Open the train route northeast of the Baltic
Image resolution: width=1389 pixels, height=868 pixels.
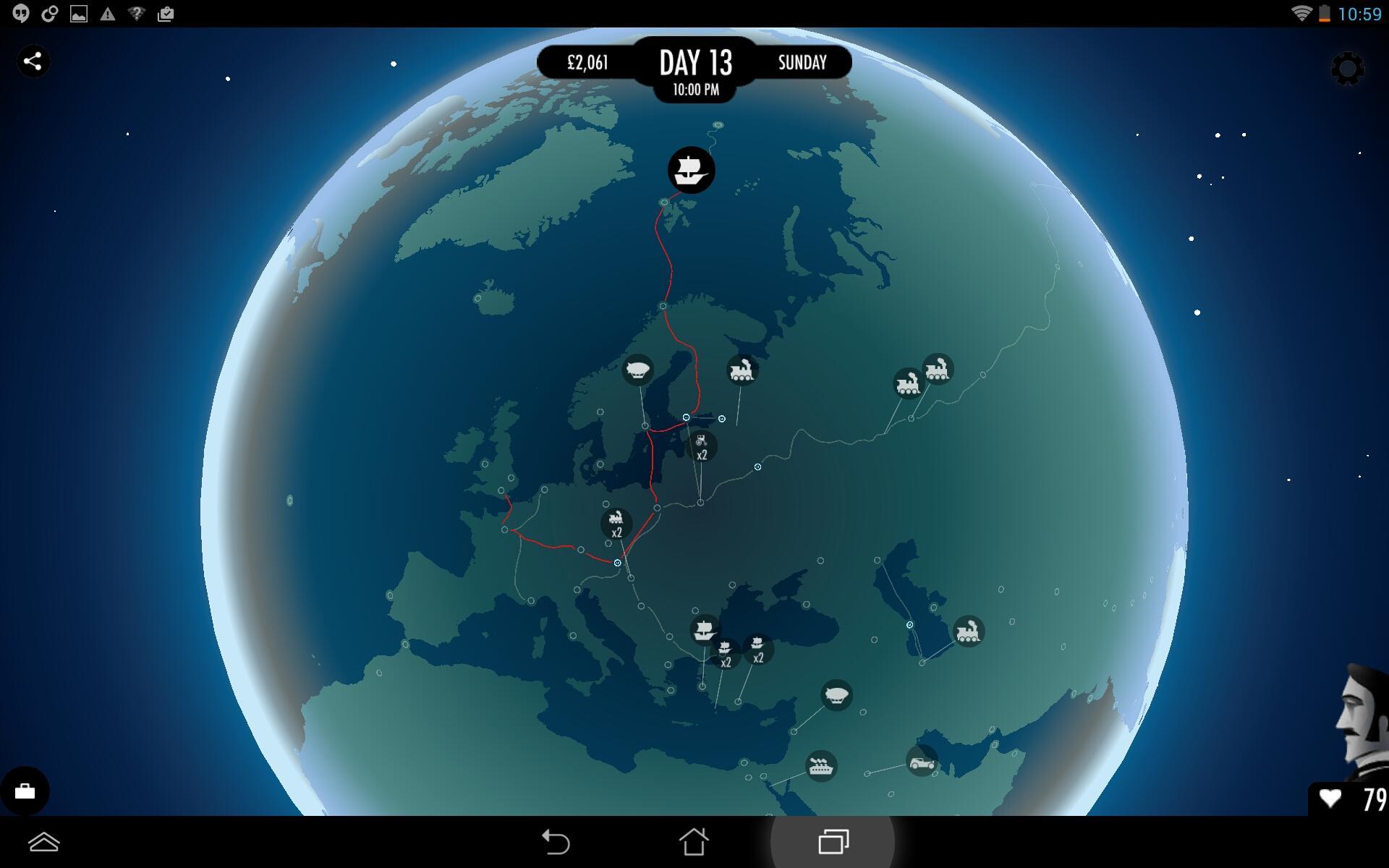[x=741, y=370]
